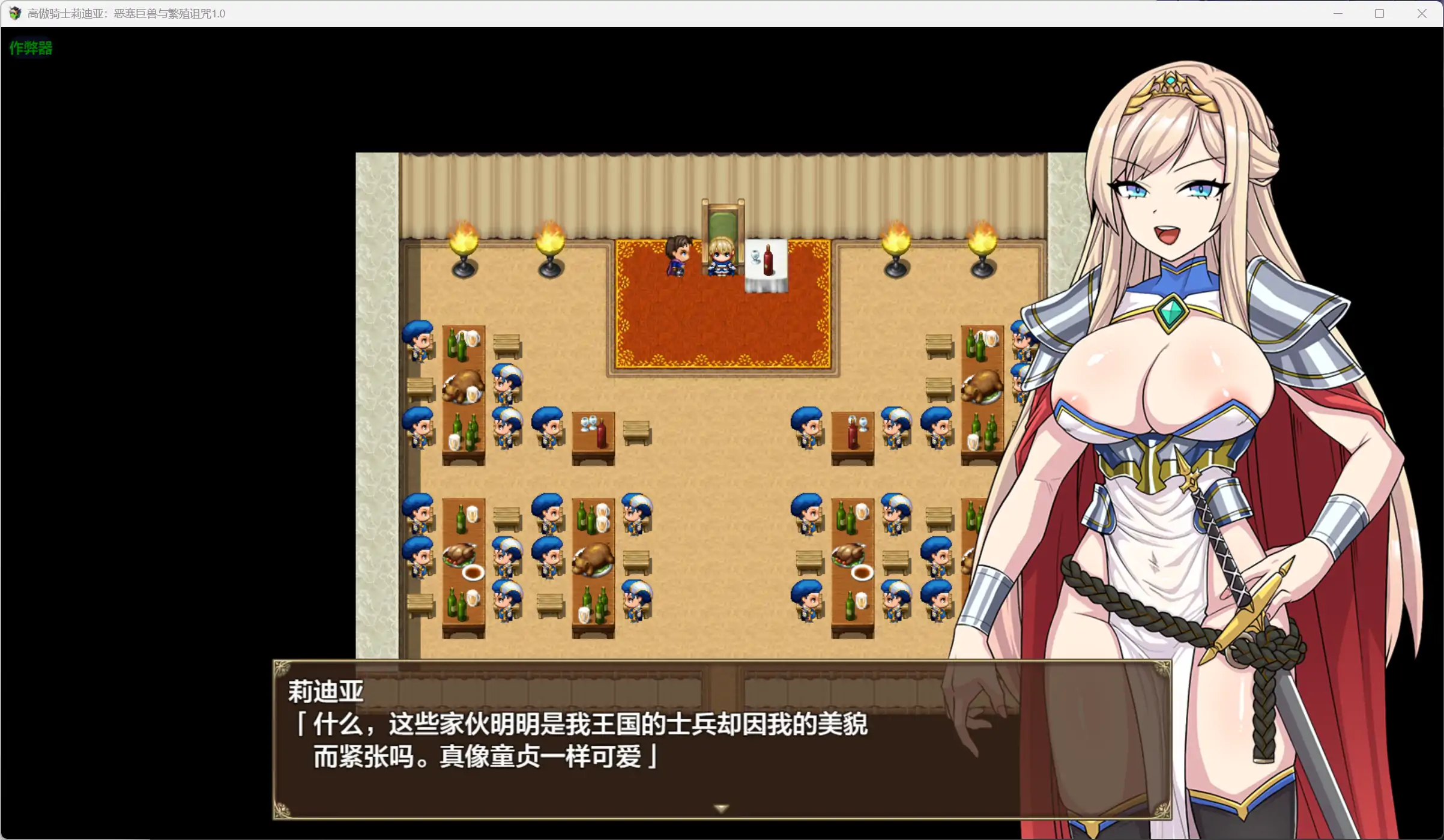Click the game icon in the title bar
Image resolution: width=1444 pixels, height=840 pixels.
[x=13, y=13]
